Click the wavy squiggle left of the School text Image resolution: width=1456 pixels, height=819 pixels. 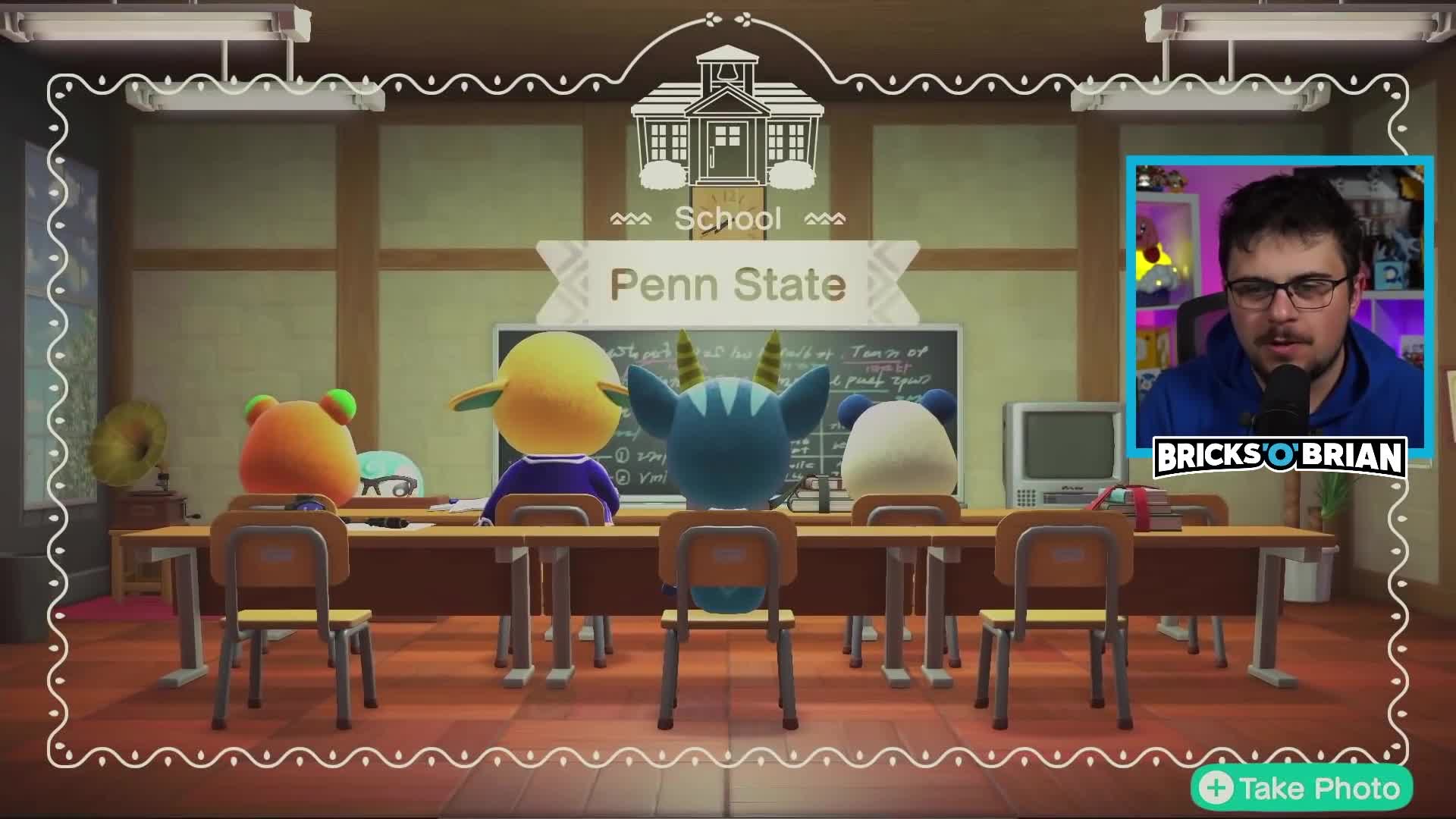click(632, 218)
